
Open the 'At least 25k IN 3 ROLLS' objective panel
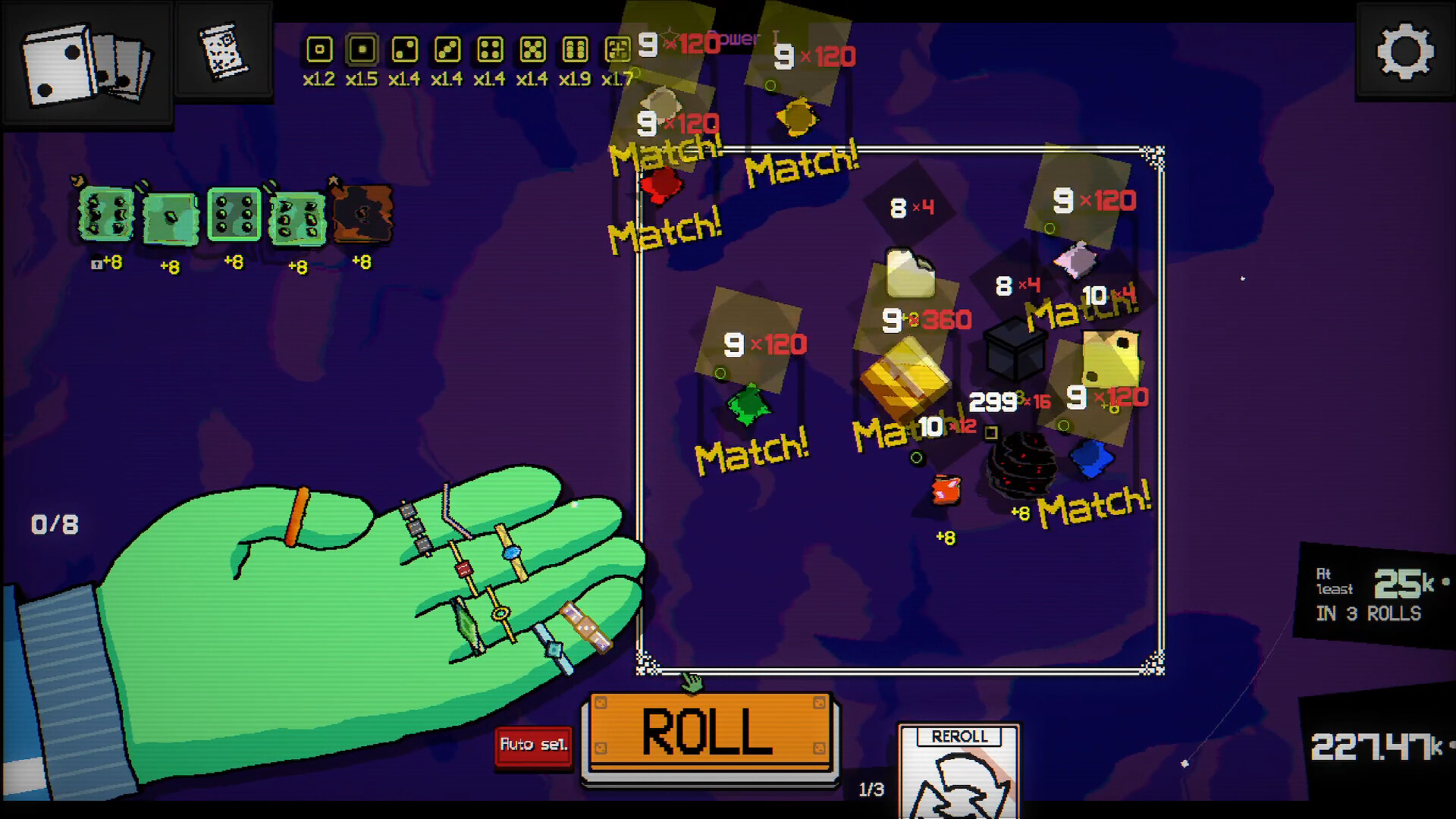pyautogui.click(x=1374, y=591)
